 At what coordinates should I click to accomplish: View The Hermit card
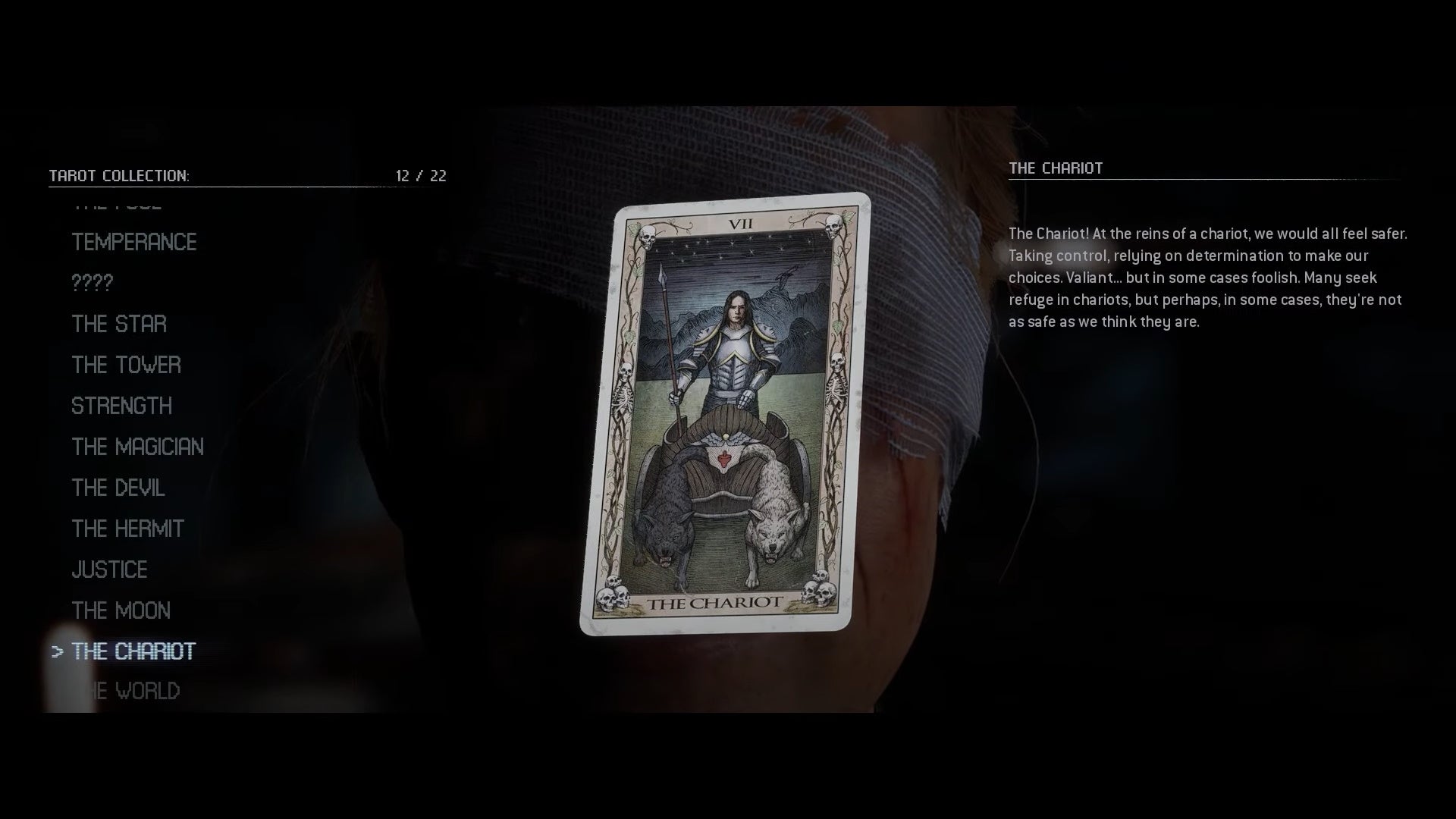pyautogui.click(x=127, y=529)
